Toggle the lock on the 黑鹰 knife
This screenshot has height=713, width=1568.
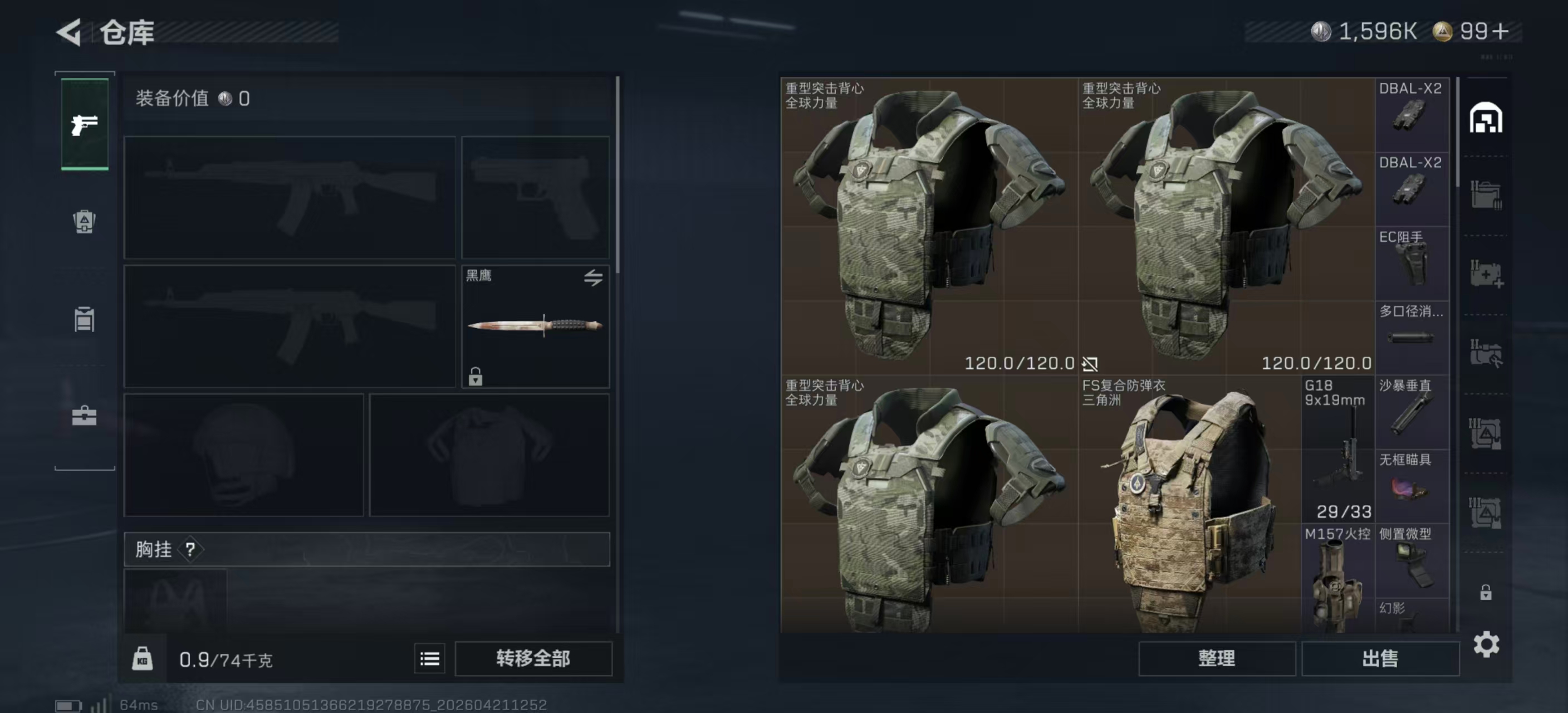pyautogui.click(x=475, y=377)
